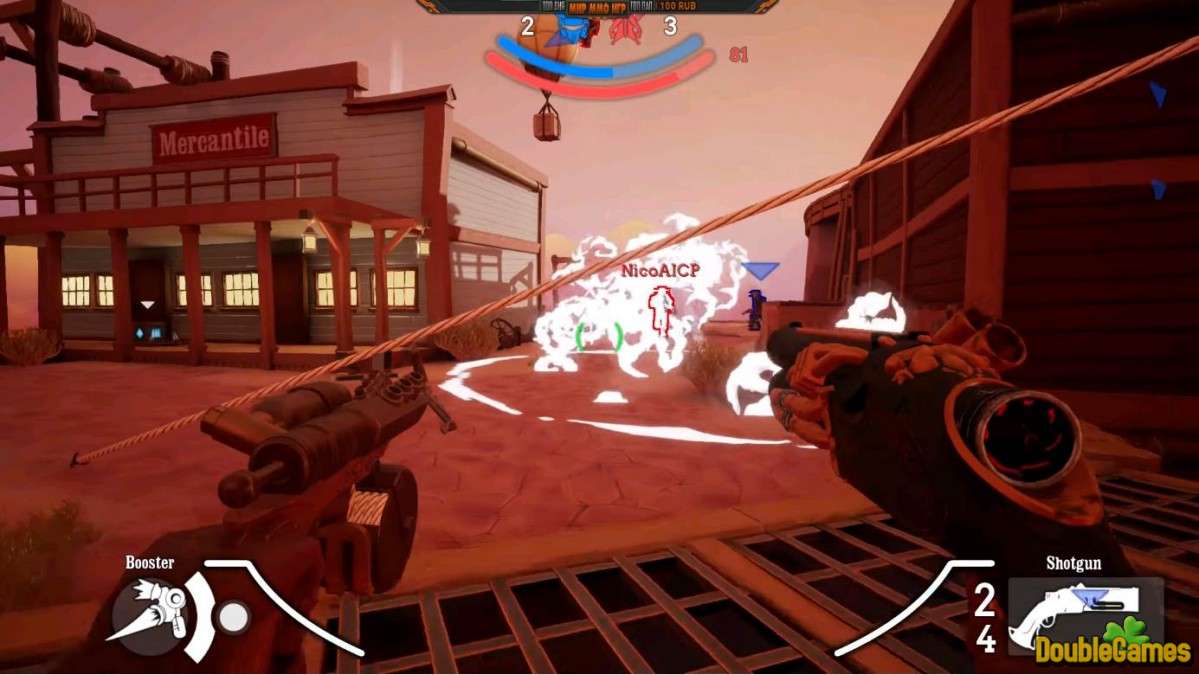Click the ad banner above the score
Image resolution: width=1199 pixels, height=675 pixels.
(x=597, y=6)
